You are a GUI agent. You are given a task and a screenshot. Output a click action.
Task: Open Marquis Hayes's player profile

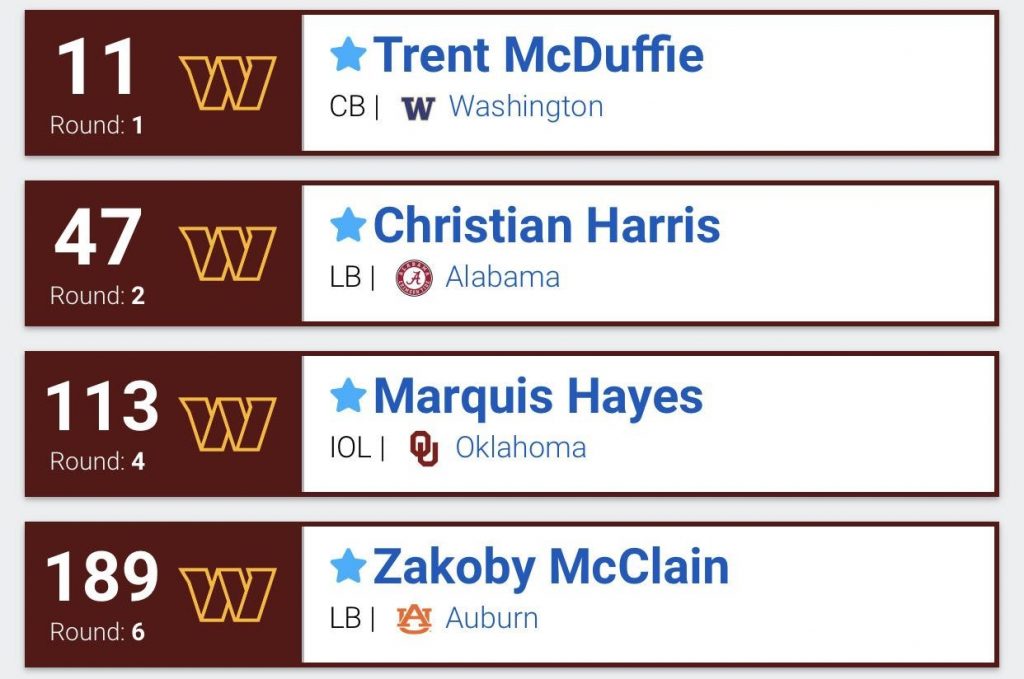(538, 397)
